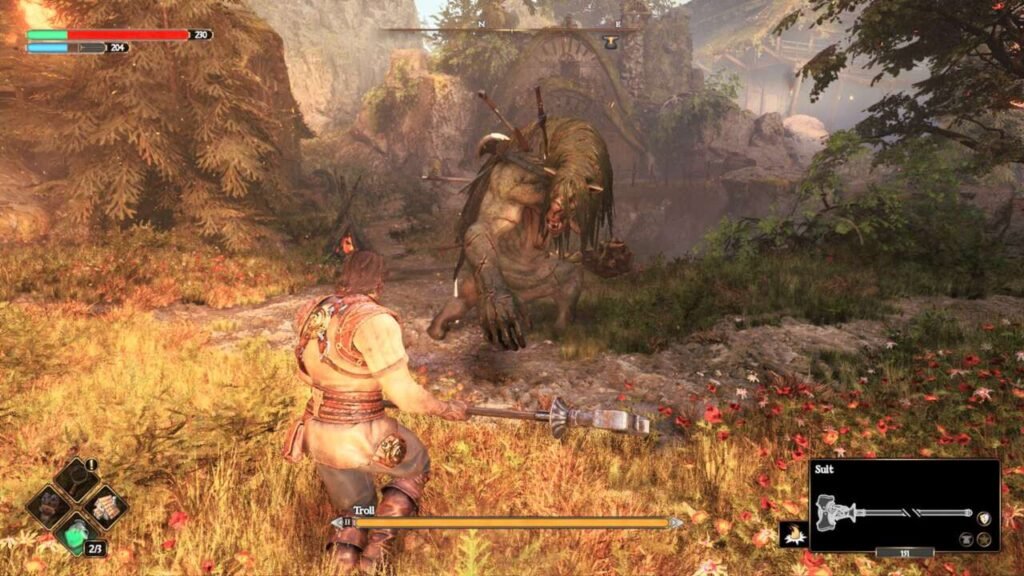The width and height of the screenshot is (1024, 576).
Task: Select the left quick slot with the ore item
Action: (x=48, y=506)
